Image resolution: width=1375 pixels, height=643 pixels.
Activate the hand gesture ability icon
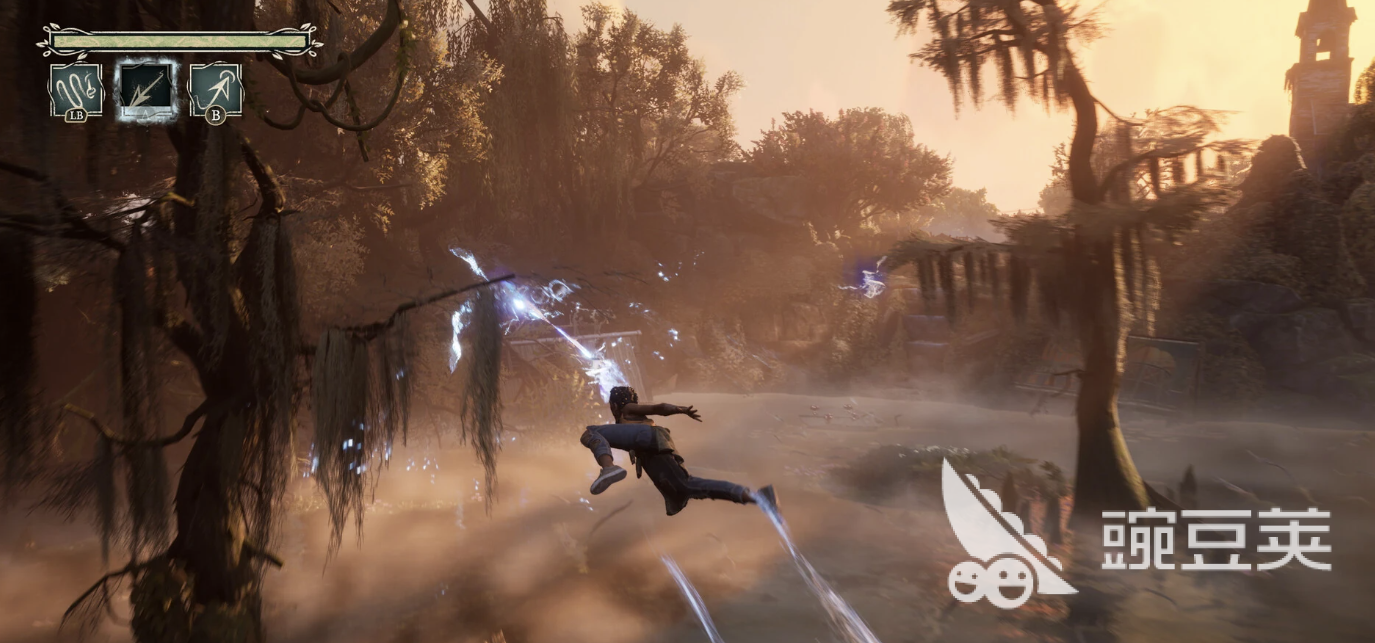[76, 89]
